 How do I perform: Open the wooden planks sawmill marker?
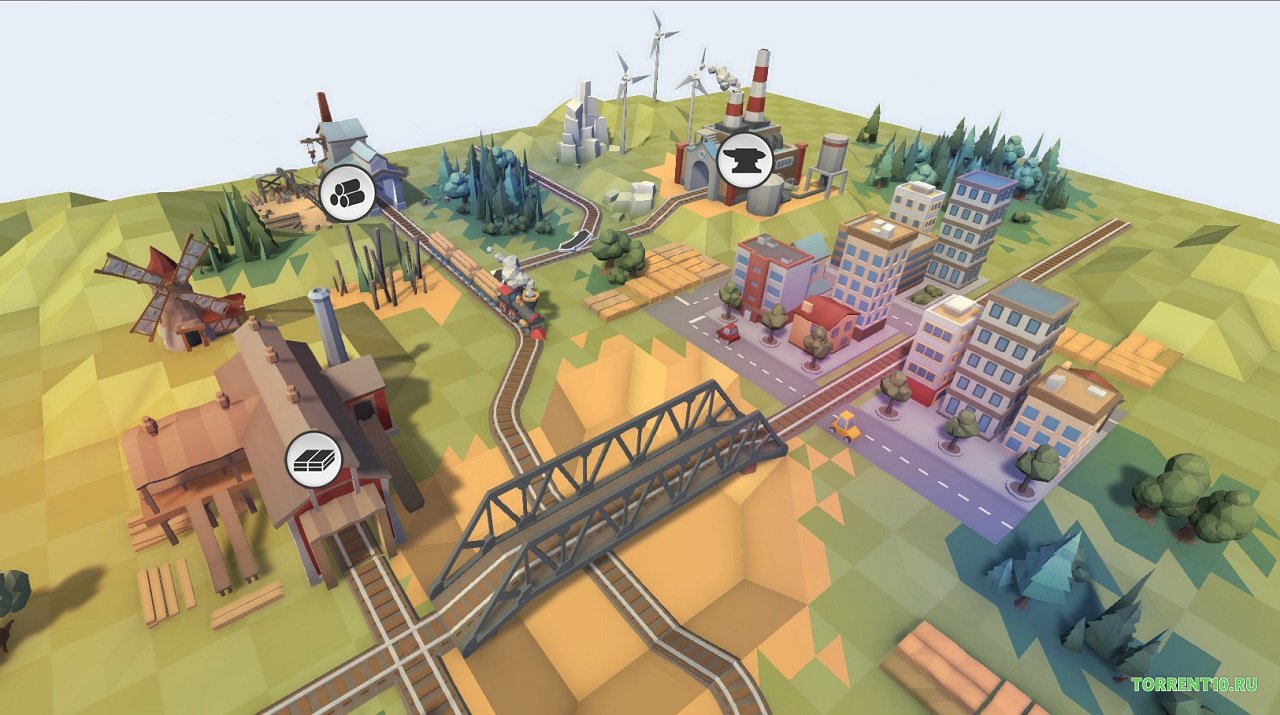(314, 460)
